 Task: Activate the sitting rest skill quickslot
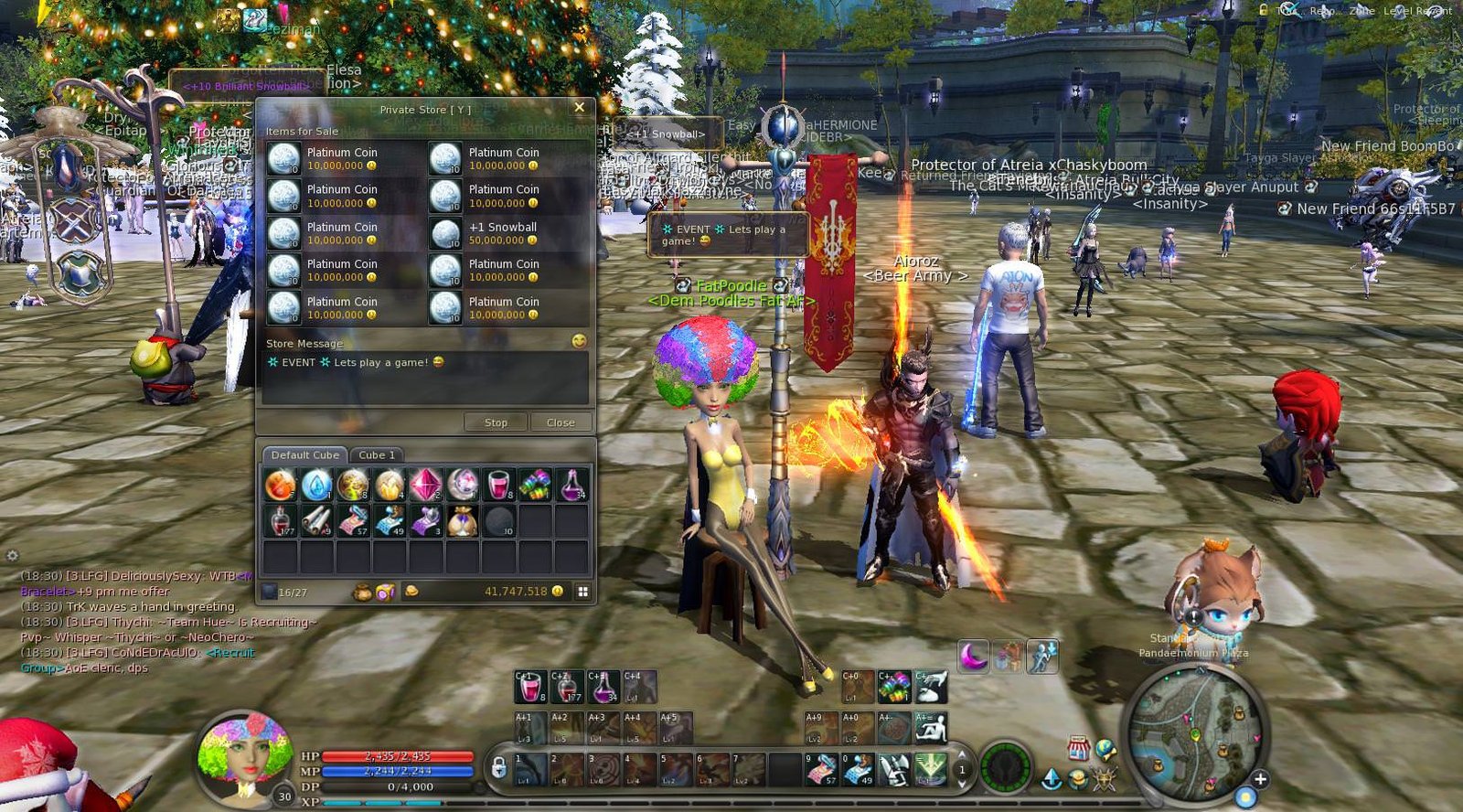point(931,729)
